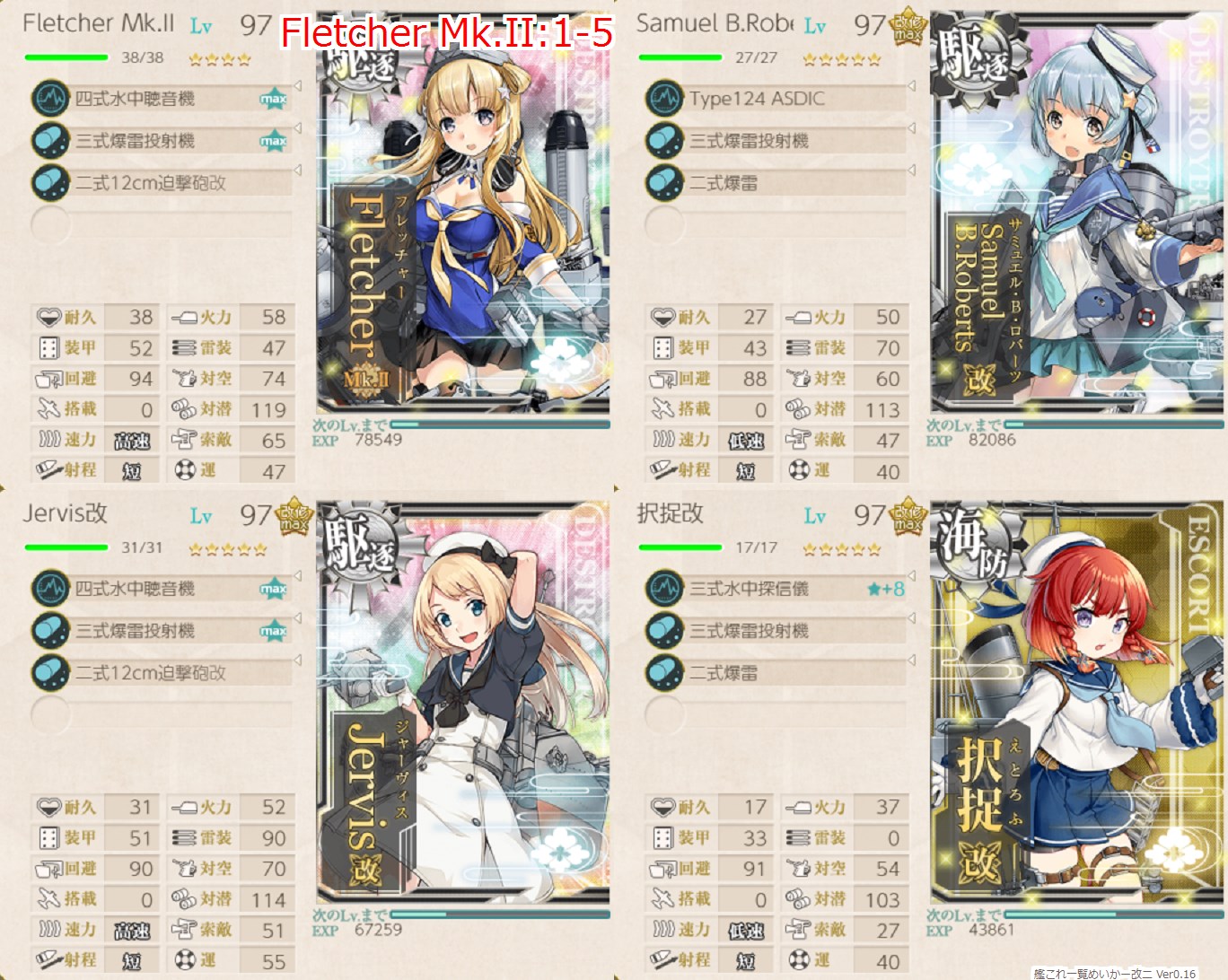This screenshot has height=980, width=1228.
Task: Click the red Fletcher Mk.II:1-5 label
Action: pos(447,30)
